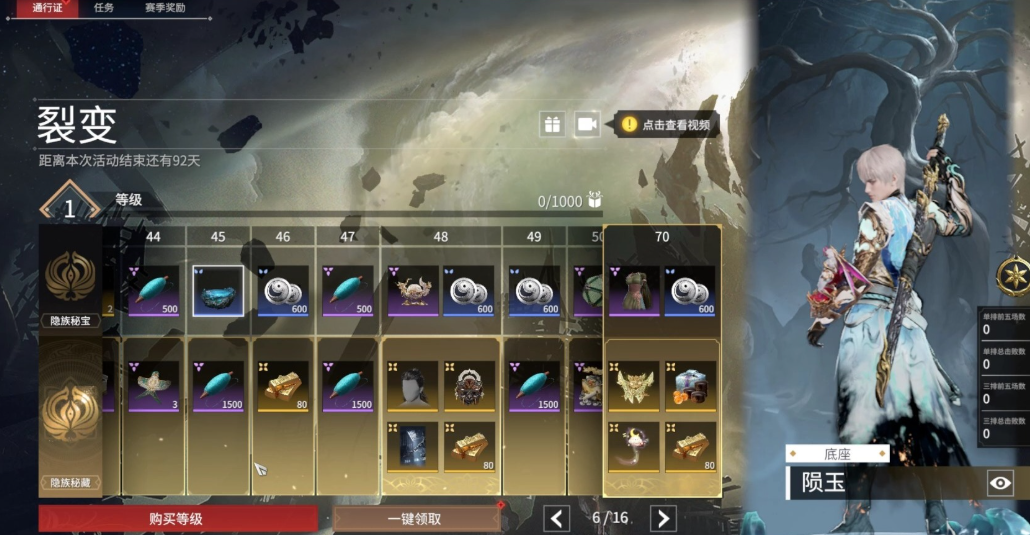Go to the next reward page
The height and width of the screenshot is (535, 1030).
click(x=662, y=518)
